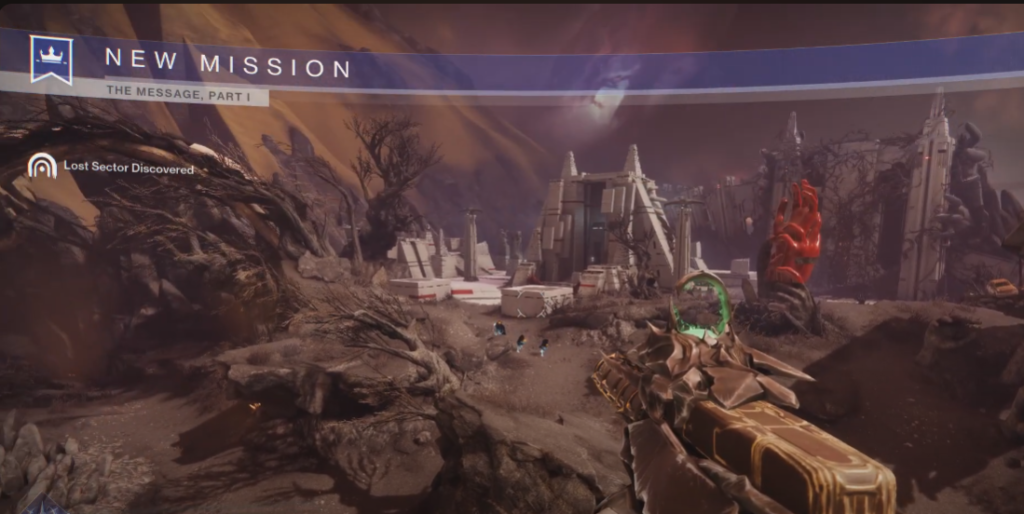Select the Lost Sector arch icon
This screenshot has height=514, width=1024.
point(41,167)
